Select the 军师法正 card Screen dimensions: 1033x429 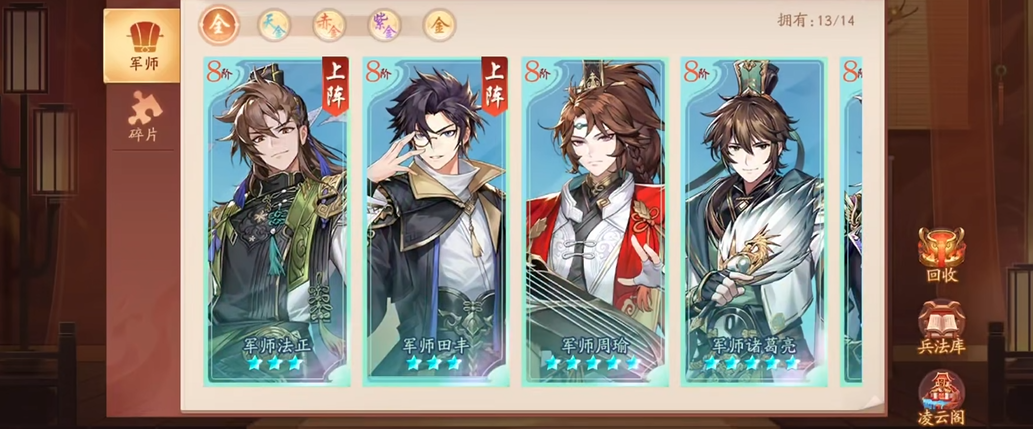[276, 220]
